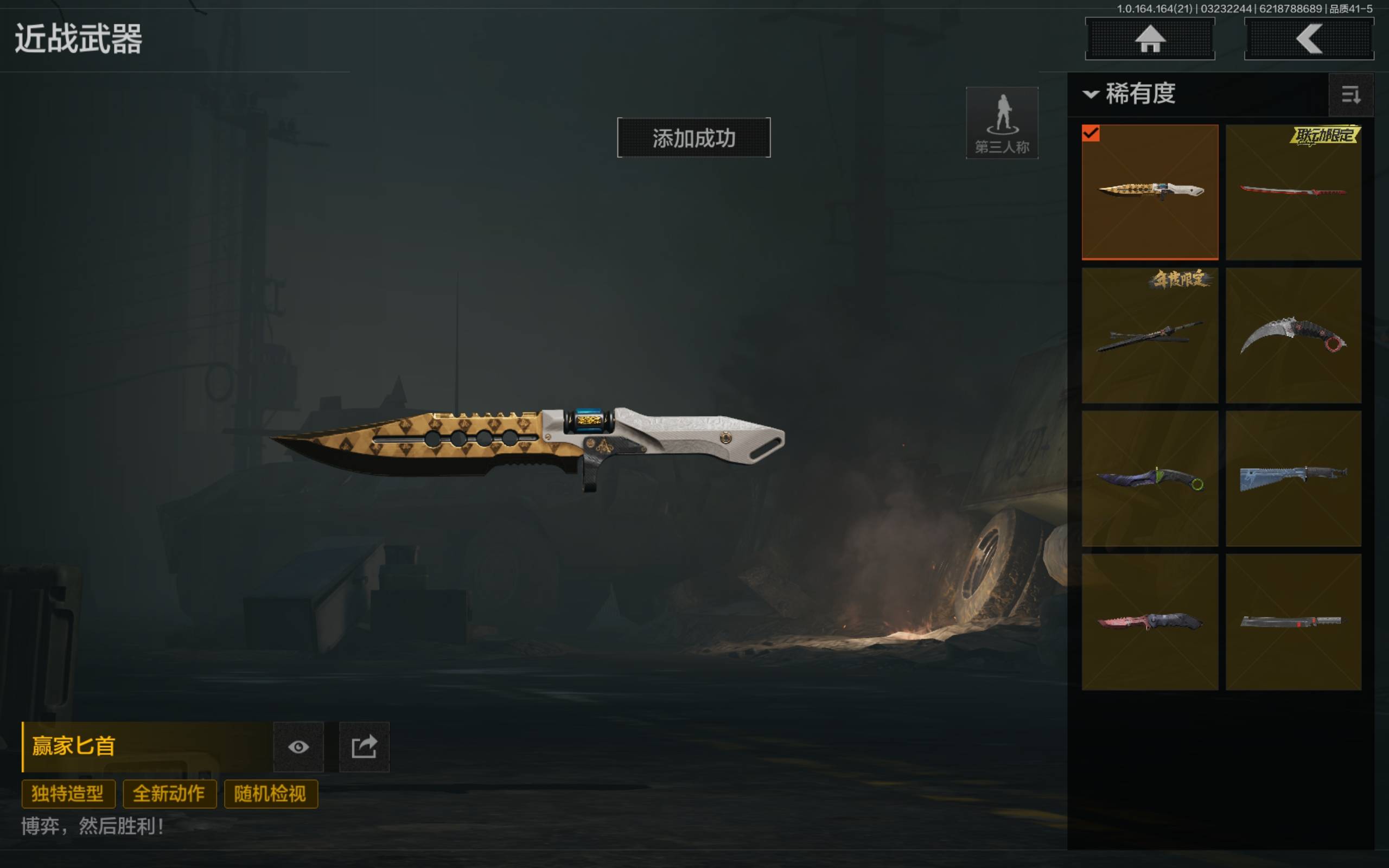This screenshot has height=868, width=1389.
Task: Return to the home screen
Action: pyautogui.click(x=1150, y=39)
